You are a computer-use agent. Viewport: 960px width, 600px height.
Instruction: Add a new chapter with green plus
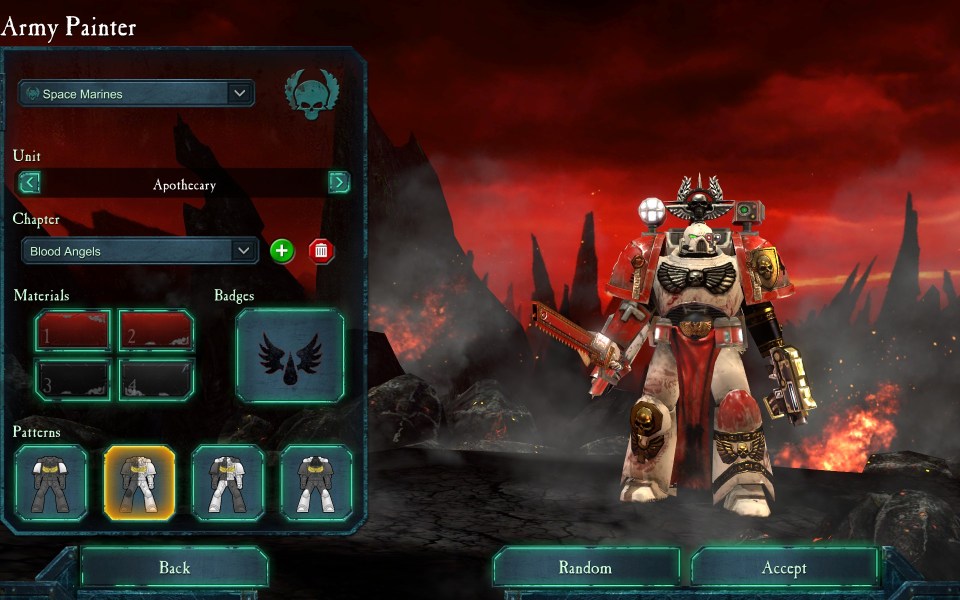click(282, 250)
